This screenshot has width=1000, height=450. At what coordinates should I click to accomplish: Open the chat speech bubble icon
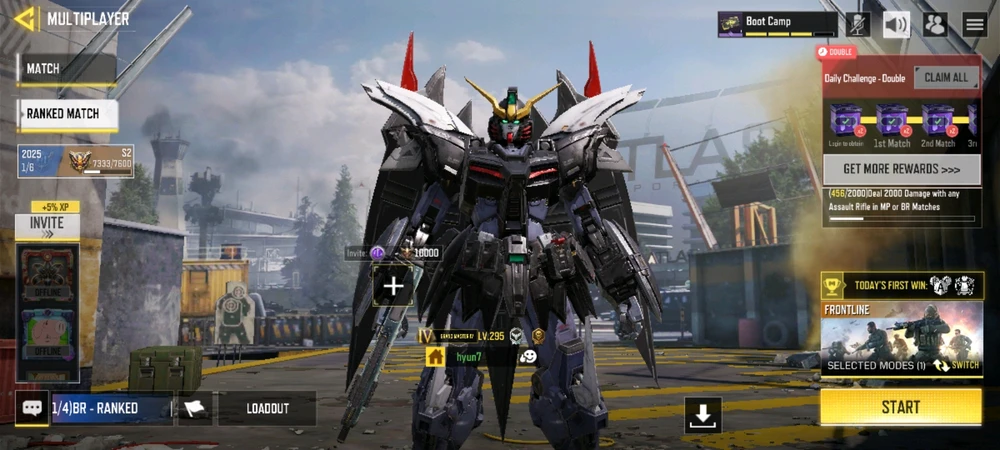(x=32, y=408)
